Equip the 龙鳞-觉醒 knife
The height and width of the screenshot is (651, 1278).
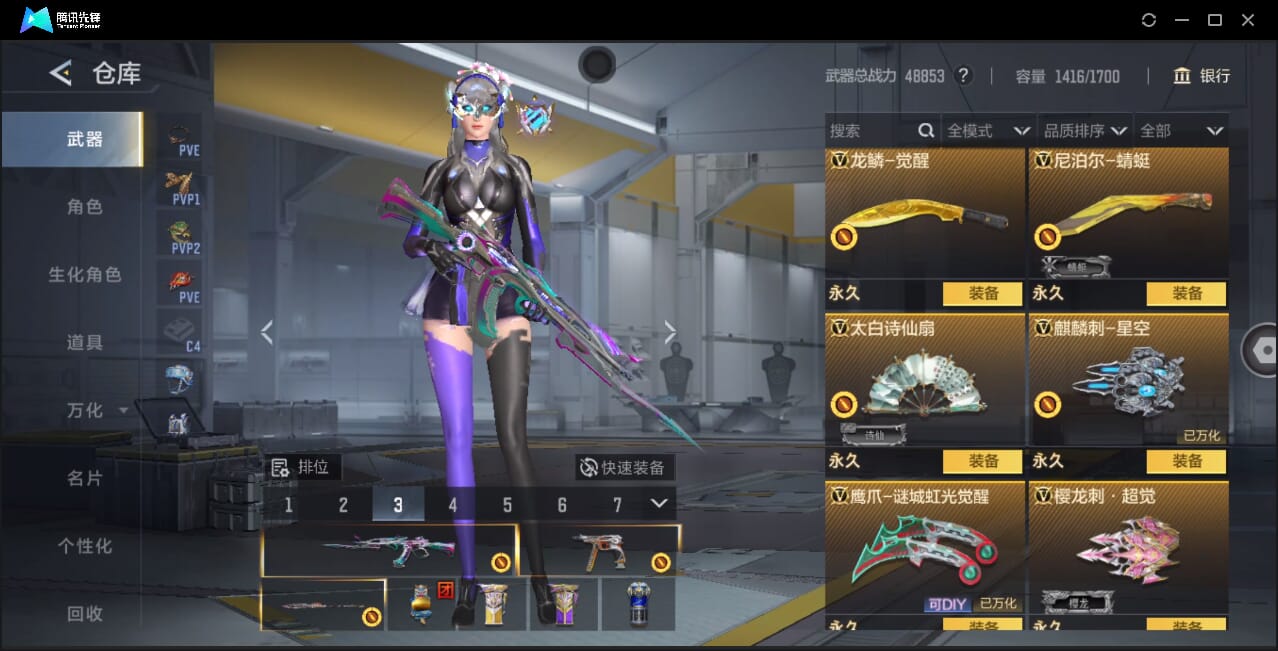pos(982,293)
